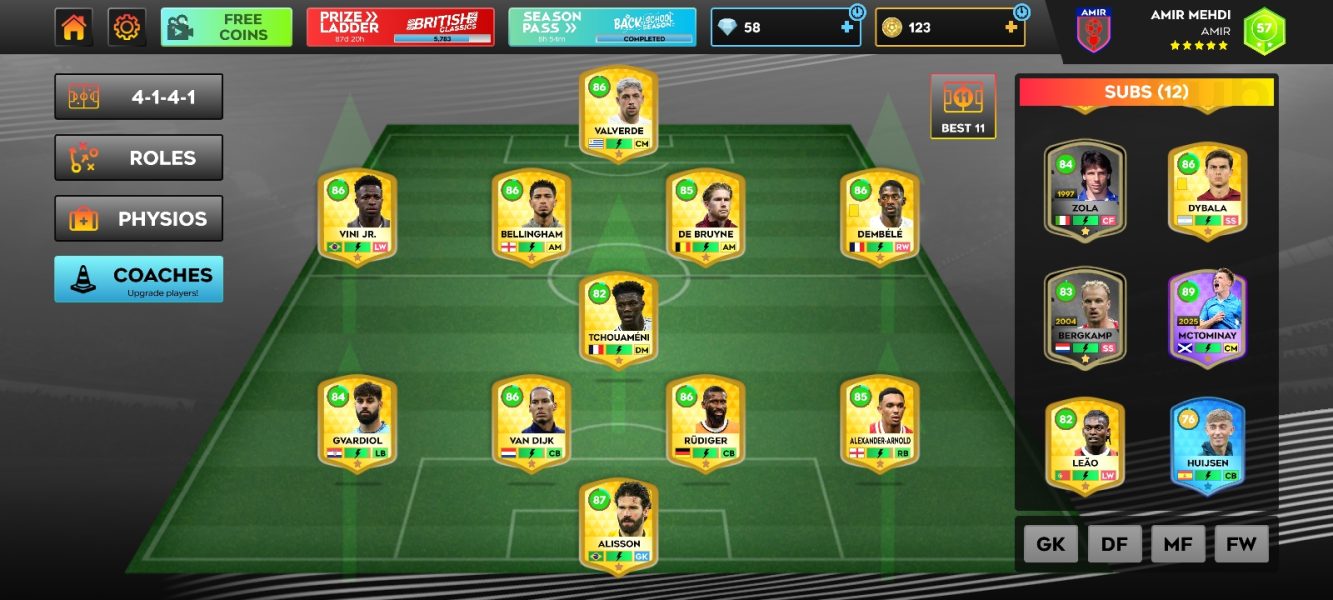
Task: Filter substitutes by GK
Action: 1050,544
